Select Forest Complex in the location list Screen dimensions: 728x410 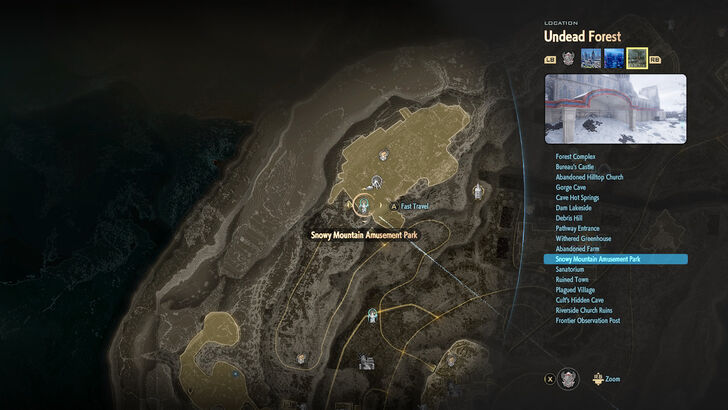tap(576, 156)
